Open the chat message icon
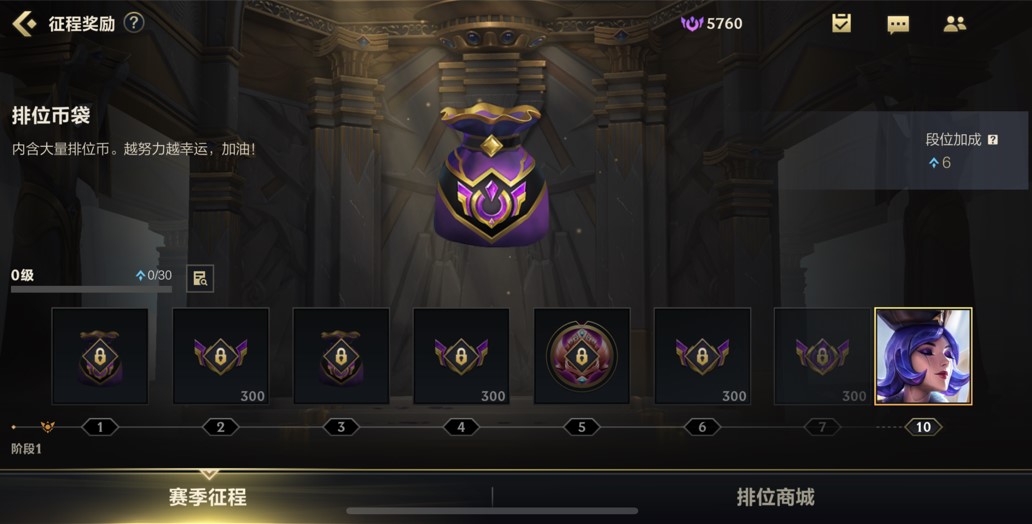 tap(898, 24)
